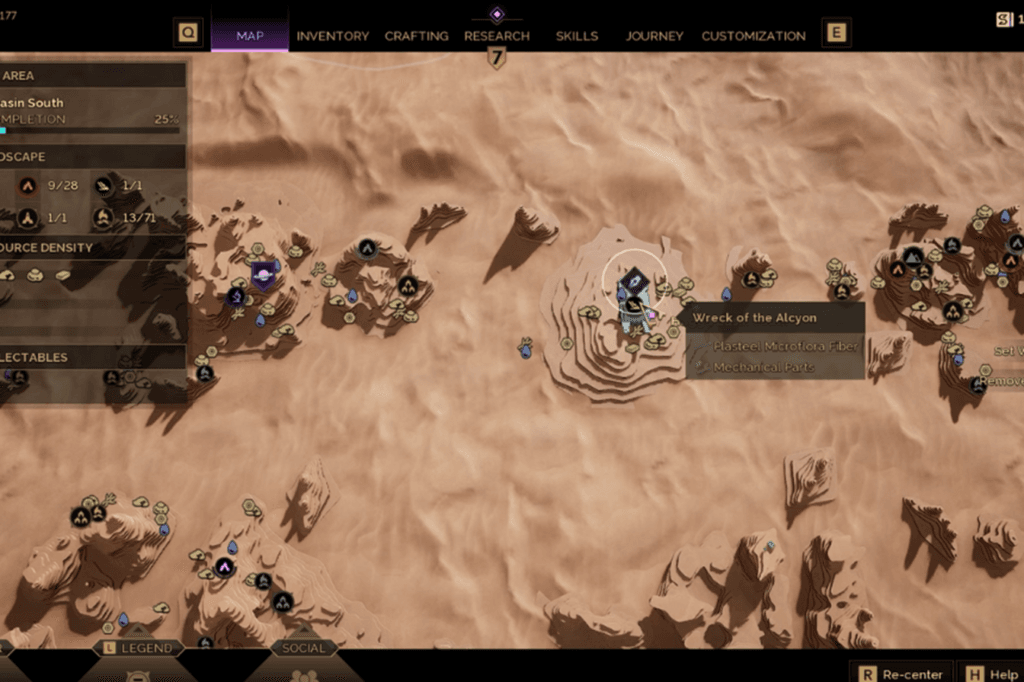The image size is (1024, 682).
Task: Open the map Help button
Action: pyautogui.click(x=990, y=673)
